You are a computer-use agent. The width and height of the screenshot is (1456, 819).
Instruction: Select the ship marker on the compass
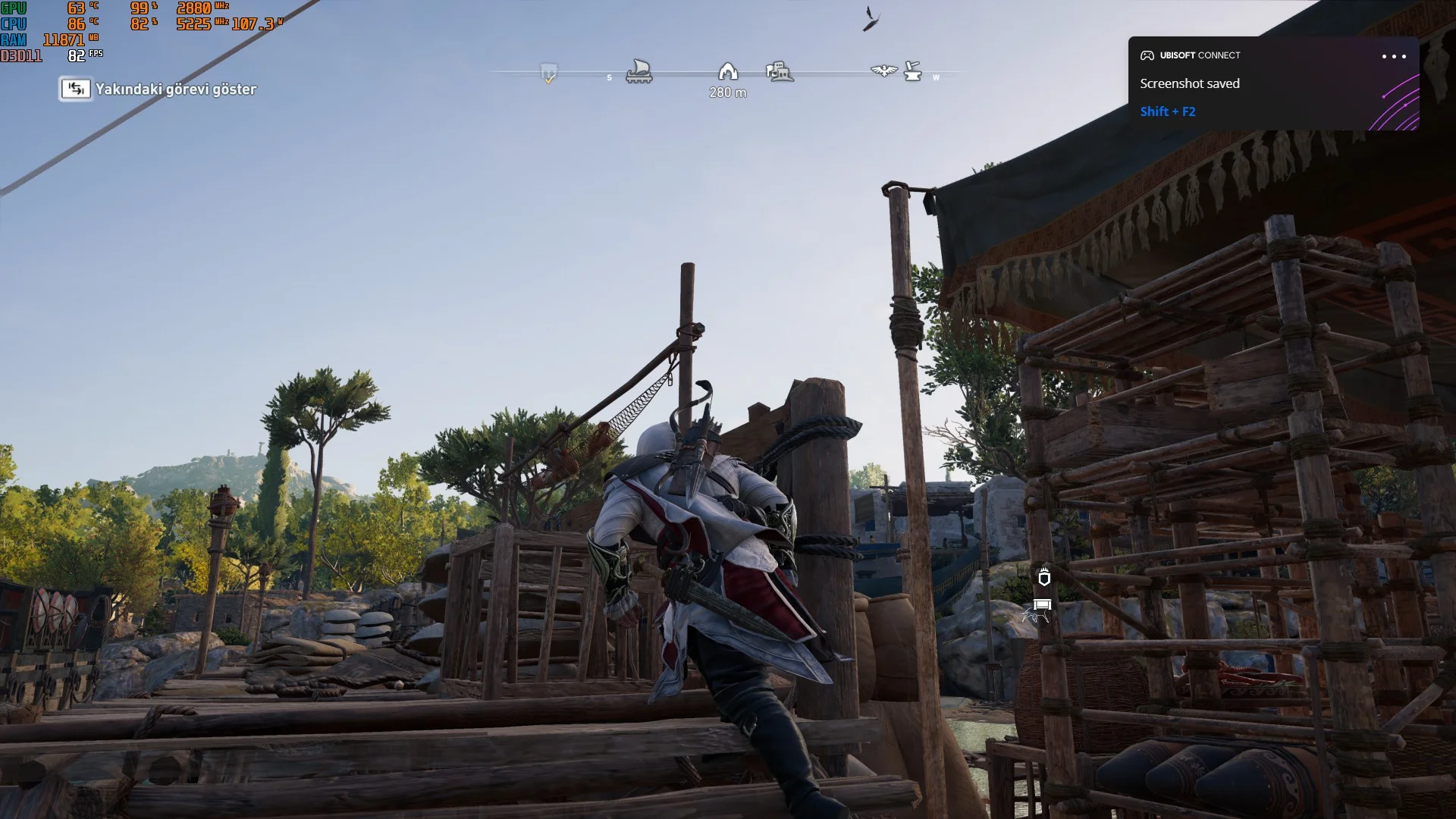pos(639,72)
